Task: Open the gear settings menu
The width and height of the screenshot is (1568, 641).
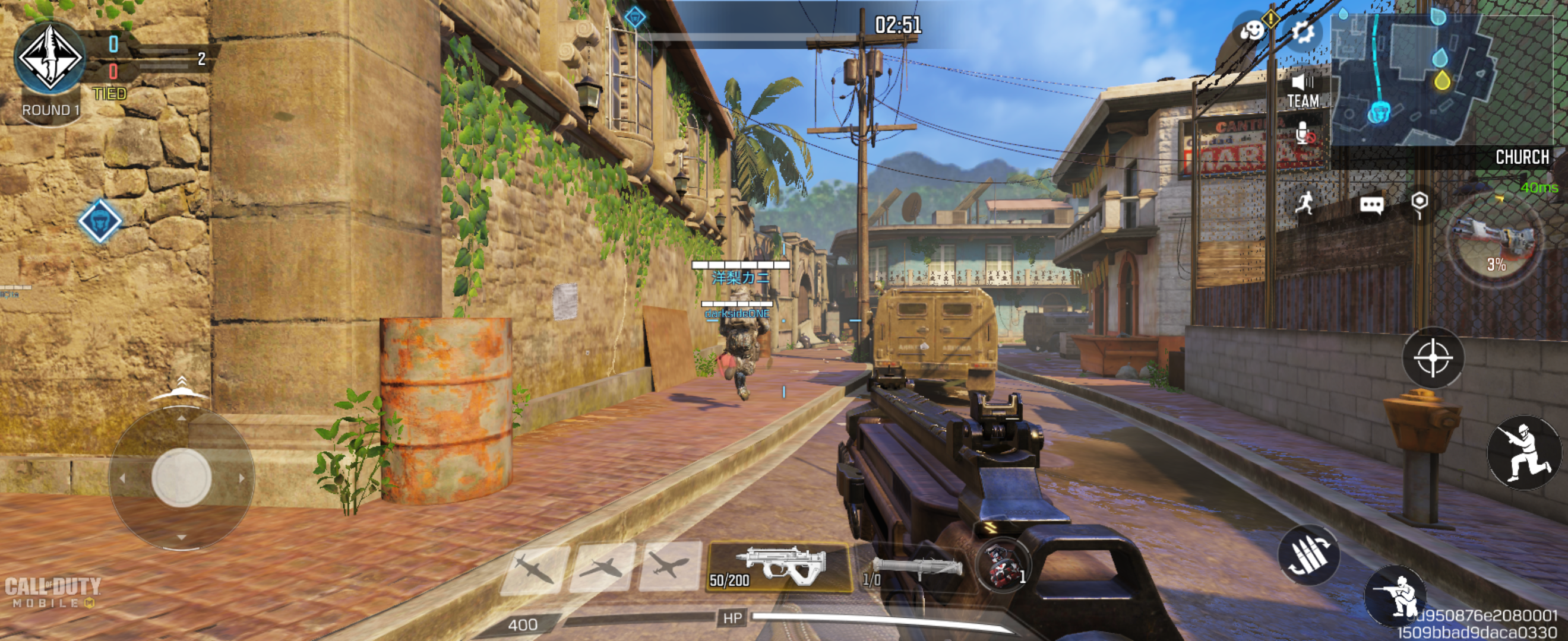Action: pyautogui.click(x=1301, y=31)
